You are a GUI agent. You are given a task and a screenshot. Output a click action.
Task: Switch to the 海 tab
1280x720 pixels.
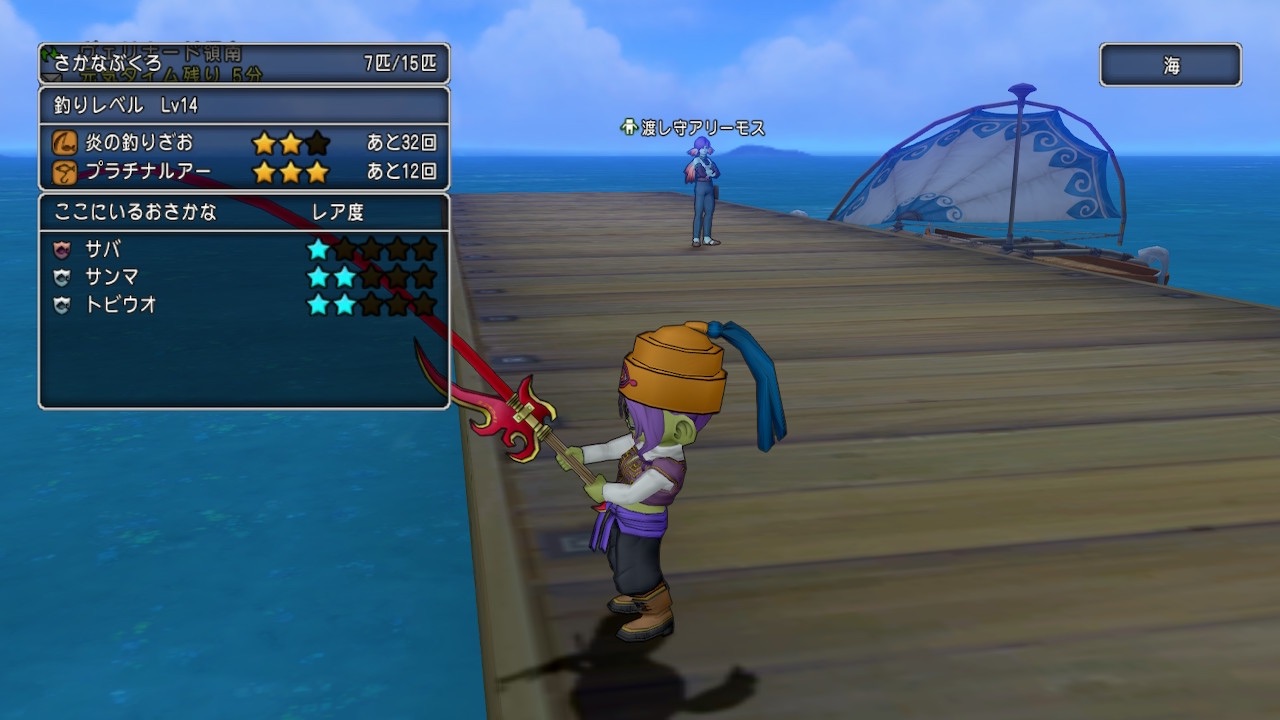click(x=1170, y=62)
